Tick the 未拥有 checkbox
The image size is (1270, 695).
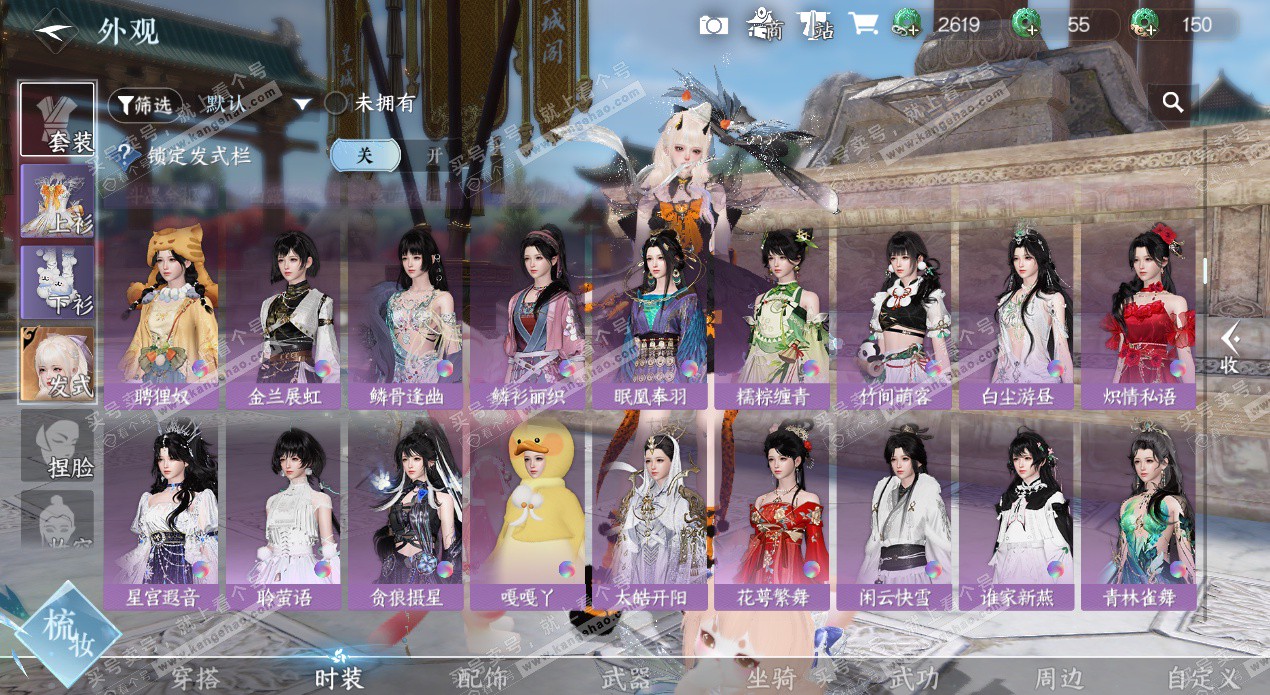(337, 103)
